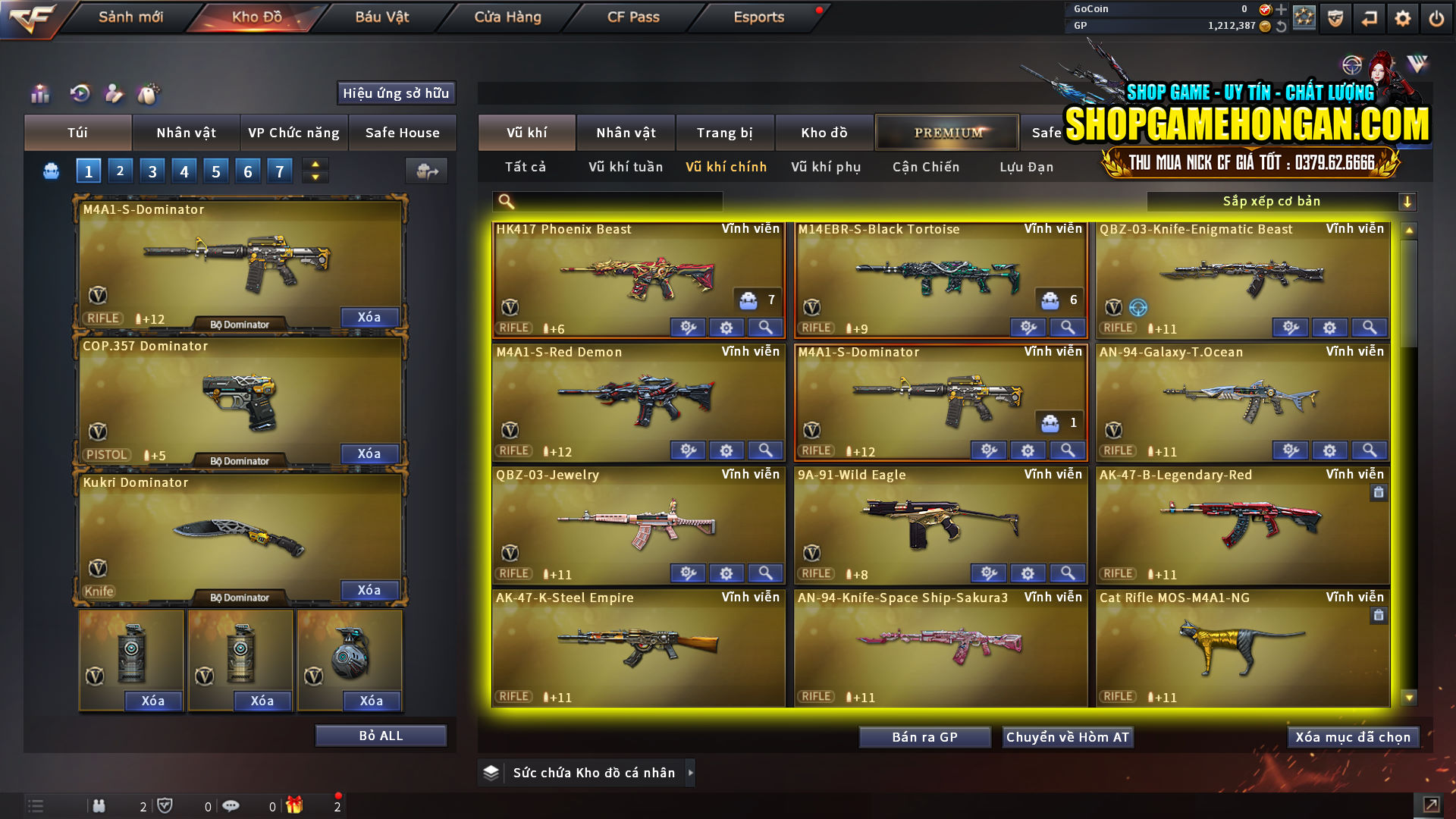This screenshot has width=1456, height=819.
Task: Expand the Suc chua Kho do ca nhan arrow
Action: pos(690,773)
